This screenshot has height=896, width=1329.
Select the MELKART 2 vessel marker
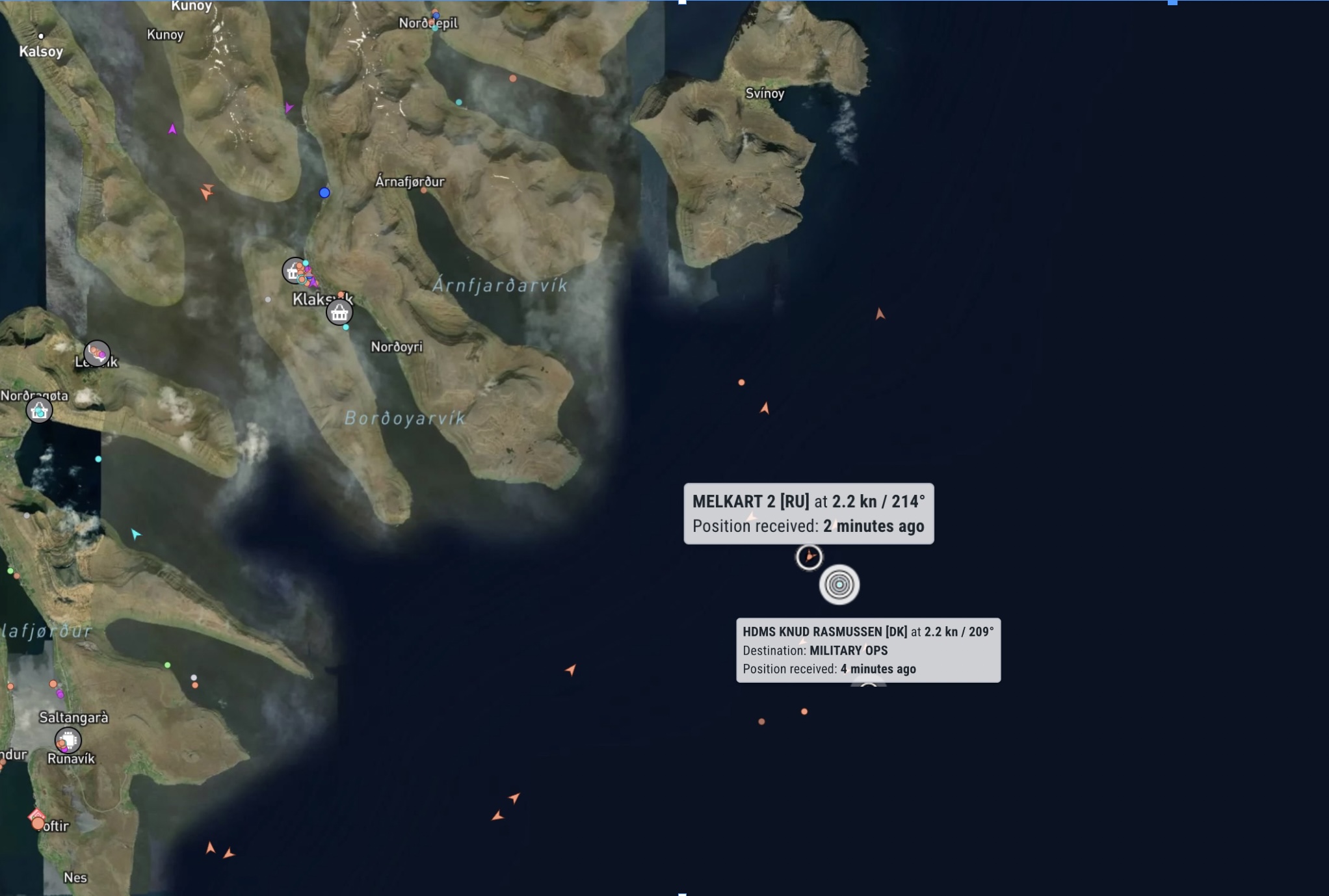[x=809, y=557]
